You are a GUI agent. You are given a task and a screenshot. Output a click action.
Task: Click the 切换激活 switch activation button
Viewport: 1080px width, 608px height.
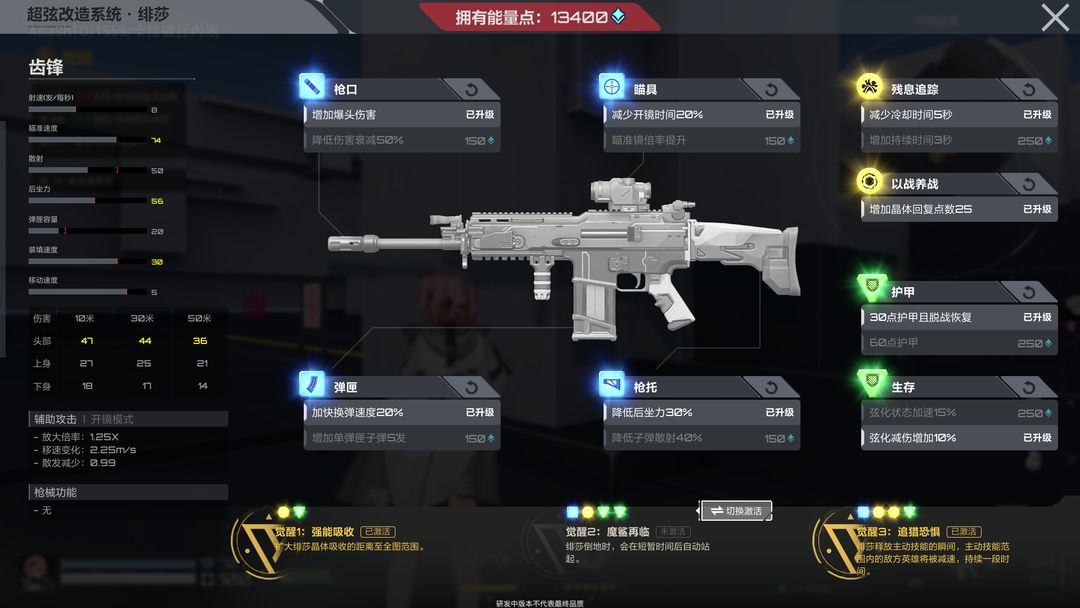pos(736,511)
